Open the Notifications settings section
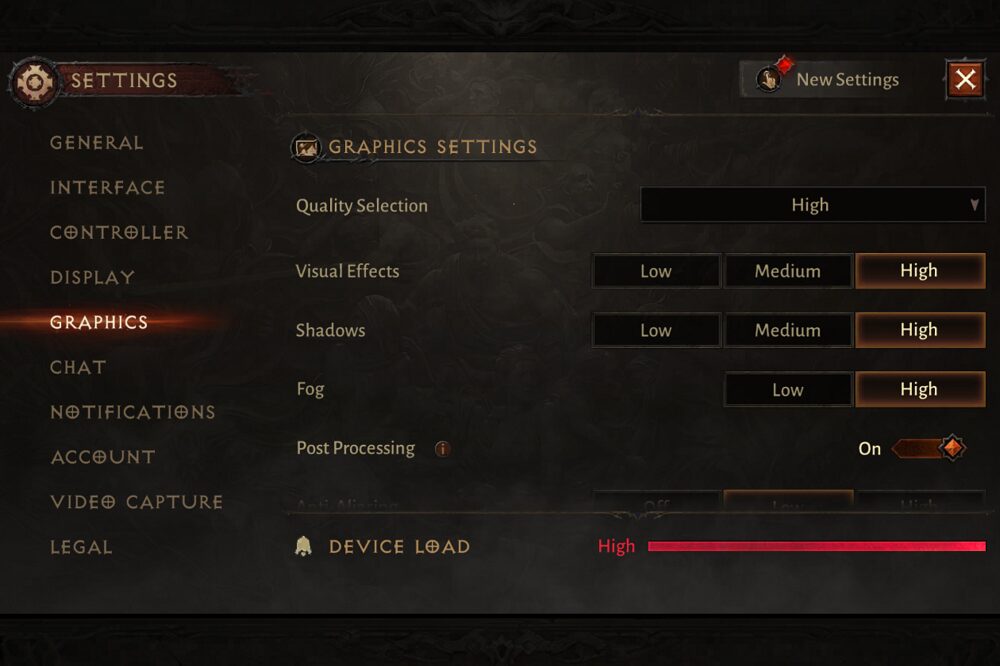Image resolution: width=1000 pixels, height=666 pixels. point(133,413)
